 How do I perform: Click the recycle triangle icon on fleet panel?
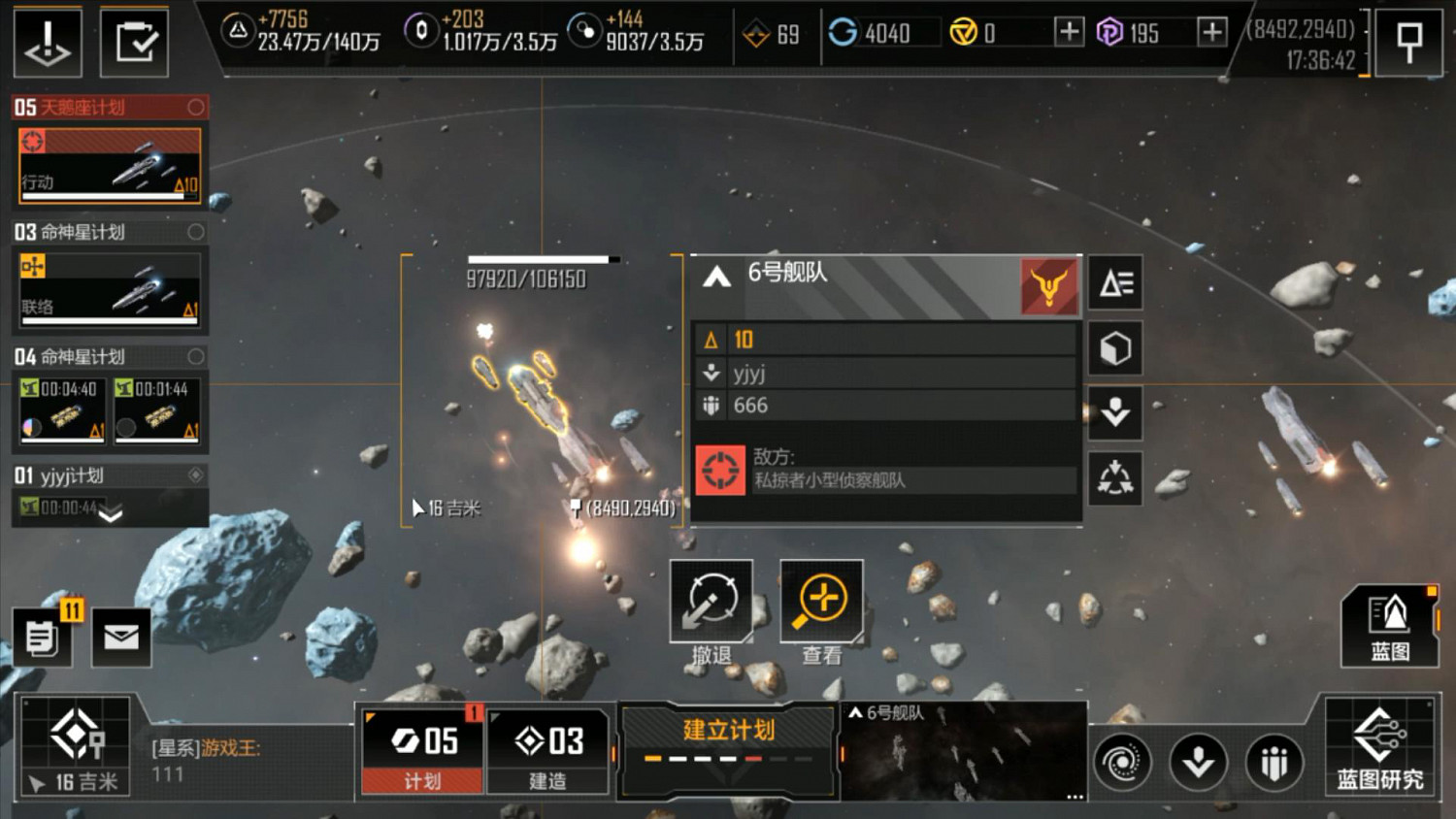(x=1115, y=477)
